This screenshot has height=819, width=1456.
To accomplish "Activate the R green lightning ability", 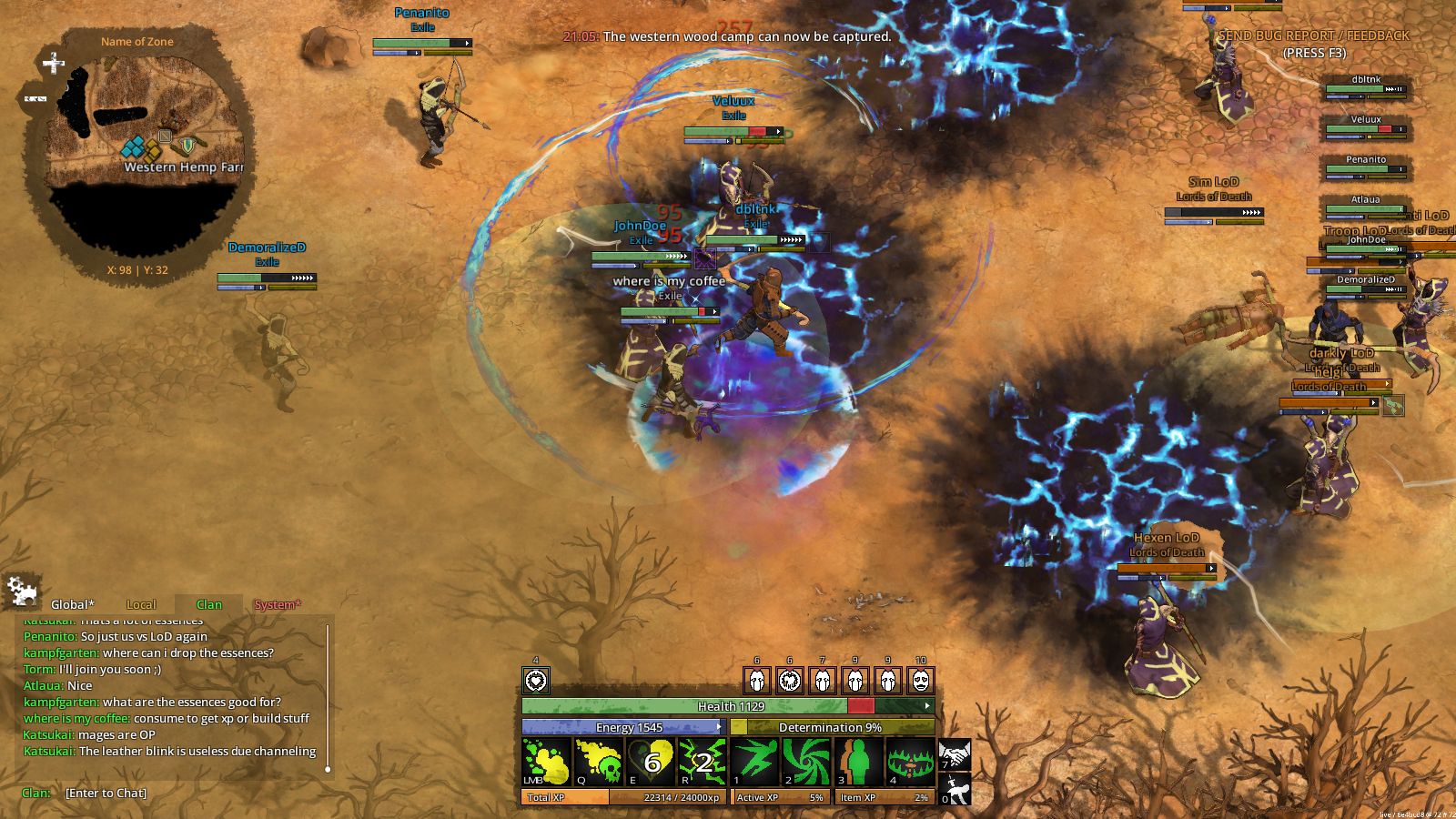I will [703, 762].
